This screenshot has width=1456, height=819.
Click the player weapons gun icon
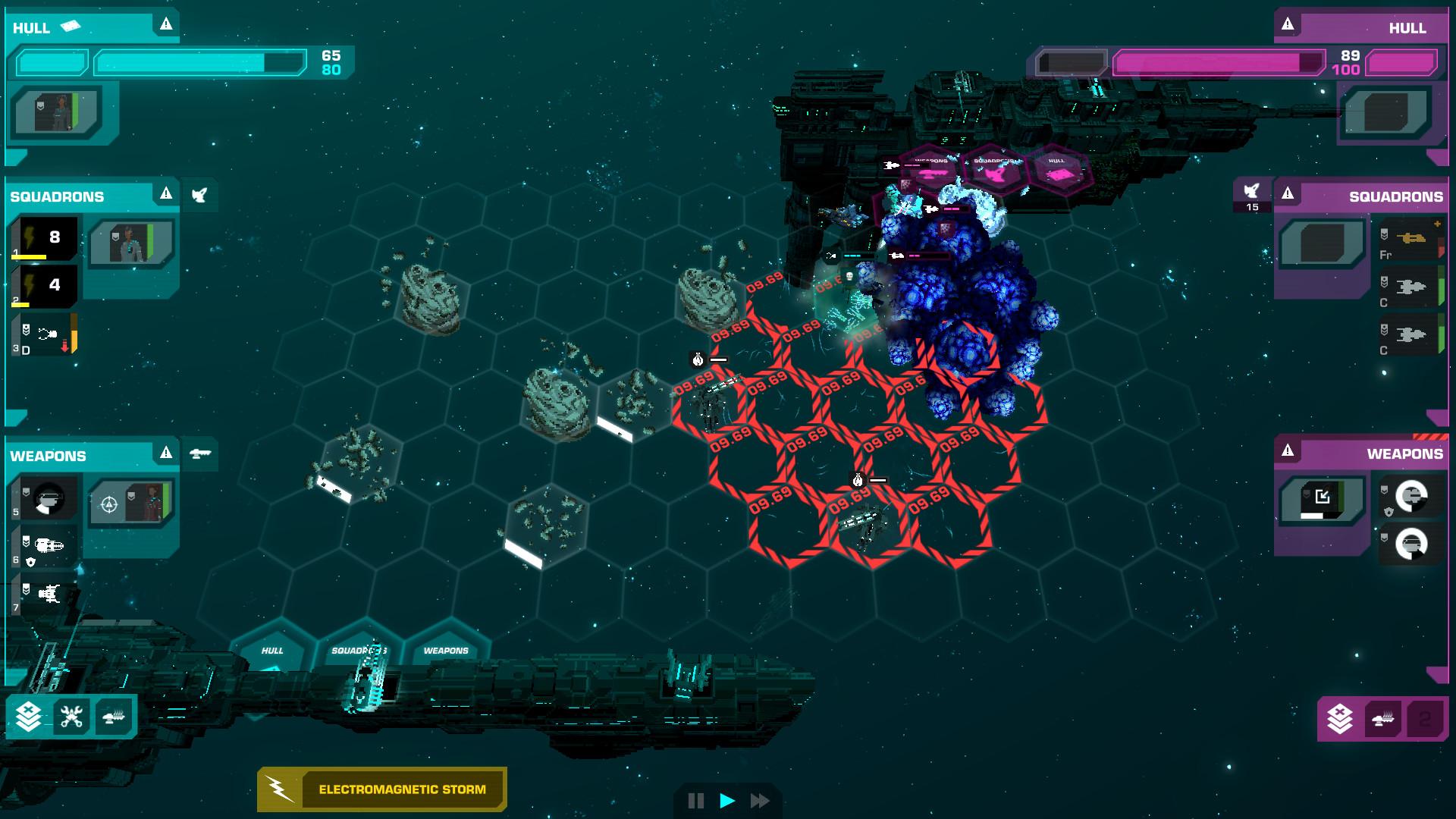199,453
